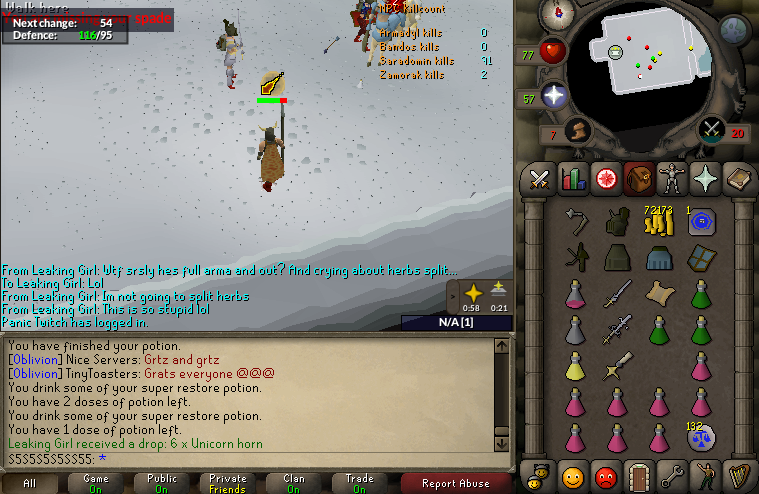Toggle quick prayers orb
Screen dimensions: 759x494
coord(554,96)
